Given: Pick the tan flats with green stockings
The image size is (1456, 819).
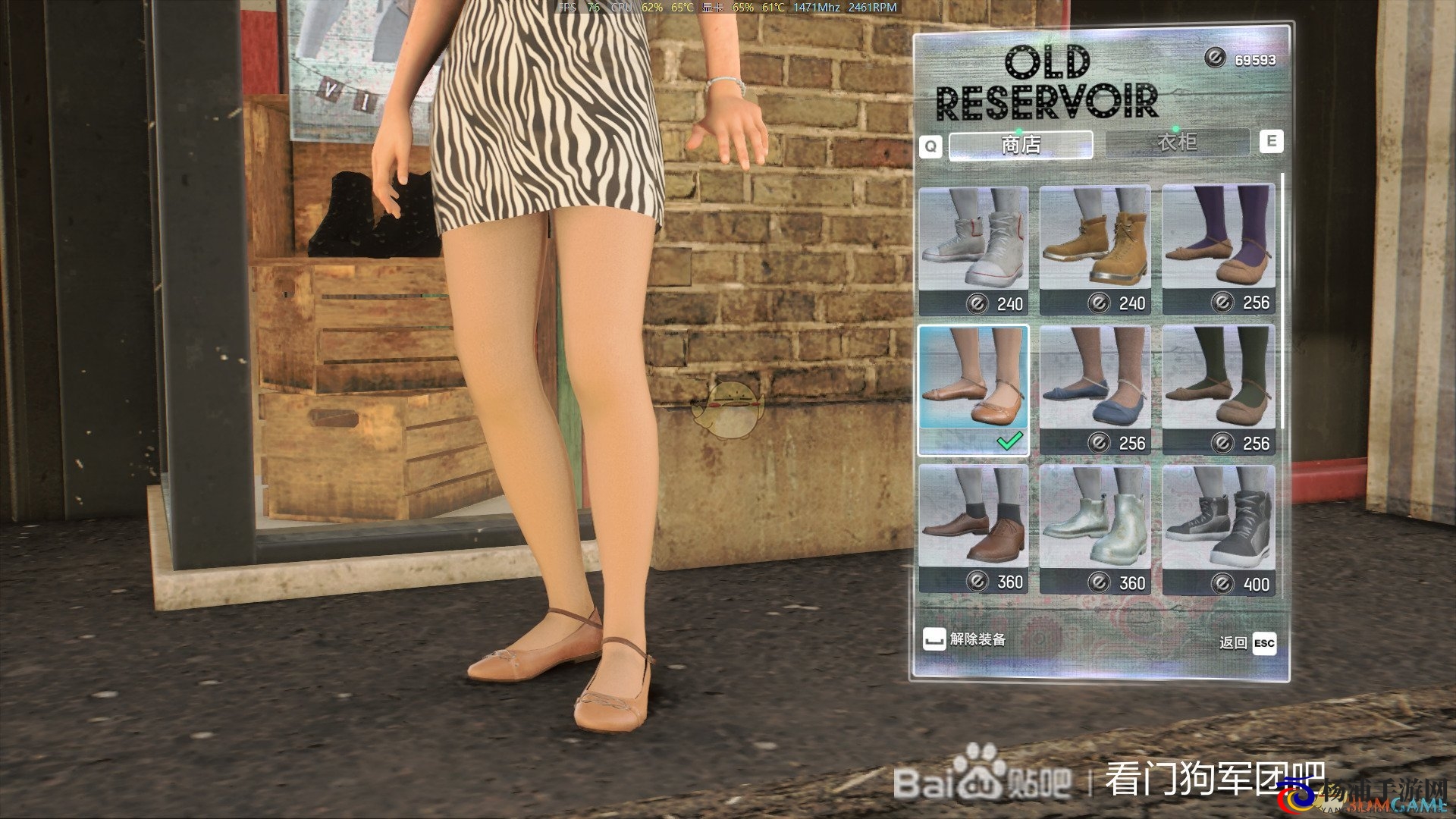Looking at the screenshot, I should tap(1219, 390).
